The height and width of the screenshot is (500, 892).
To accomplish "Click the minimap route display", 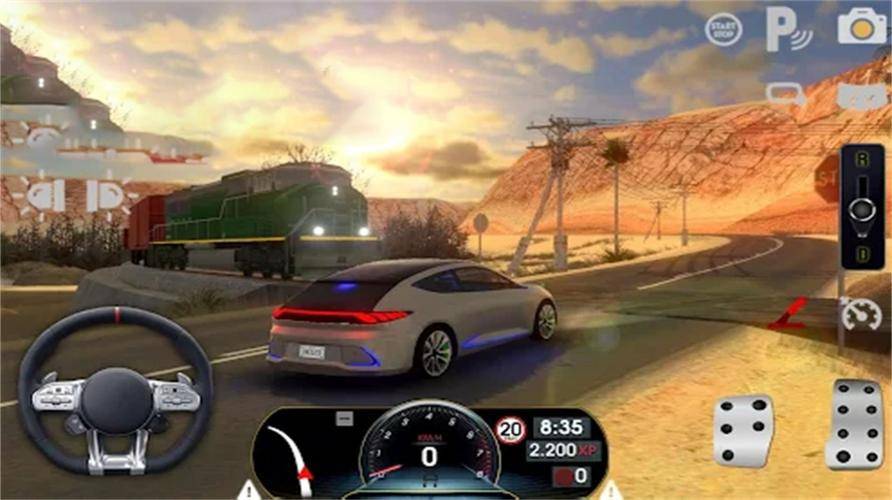I will [299, 456].
